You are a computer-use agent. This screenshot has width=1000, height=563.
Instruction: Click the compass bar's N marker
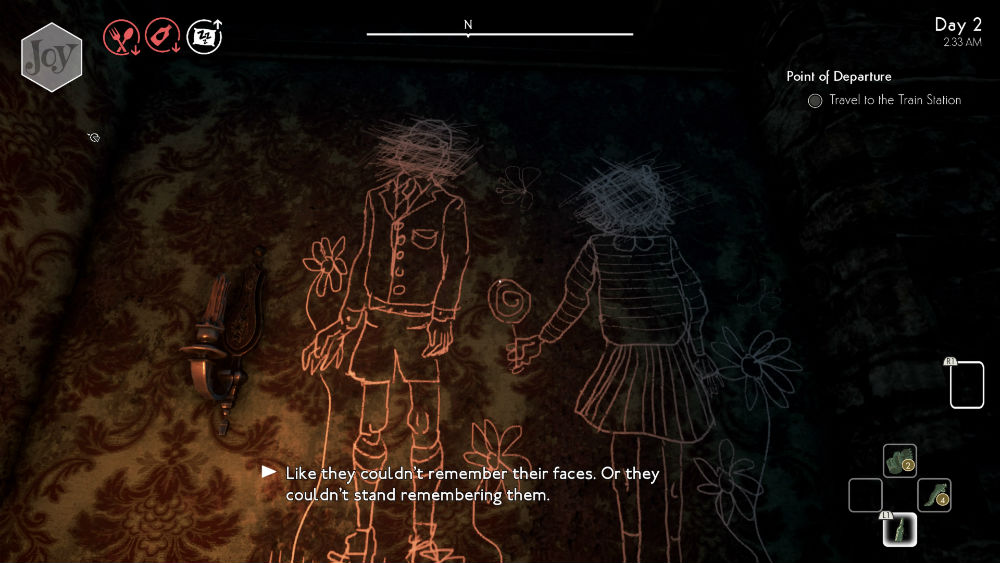[x=468, y=25]
